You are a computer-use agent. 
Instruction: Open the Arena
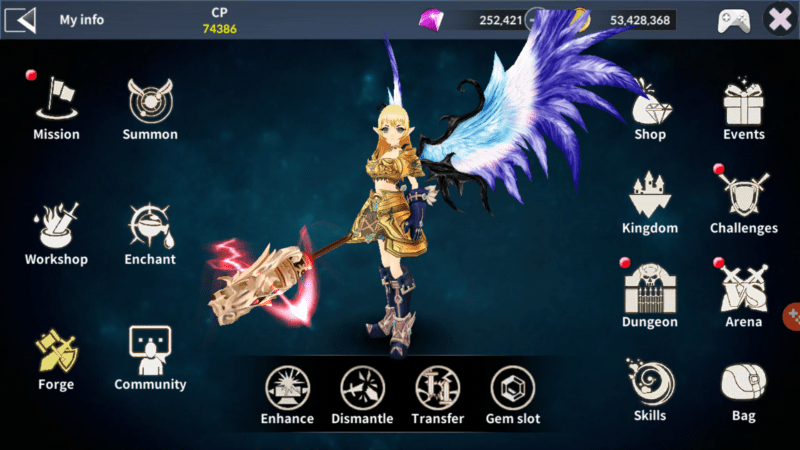click(x=744, y=291)
